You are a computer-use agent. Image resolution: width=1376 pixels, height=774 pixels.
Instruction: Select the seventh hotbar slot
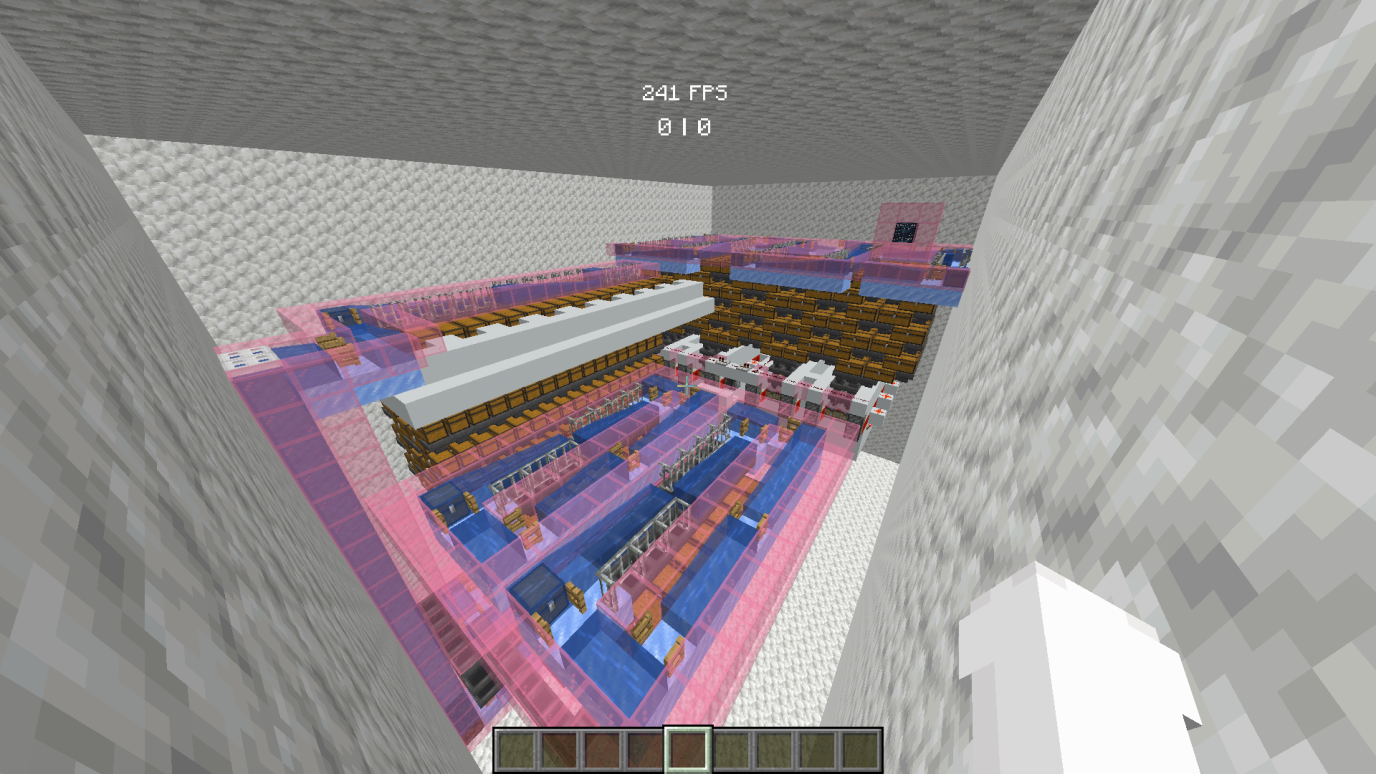pos(775,750)
